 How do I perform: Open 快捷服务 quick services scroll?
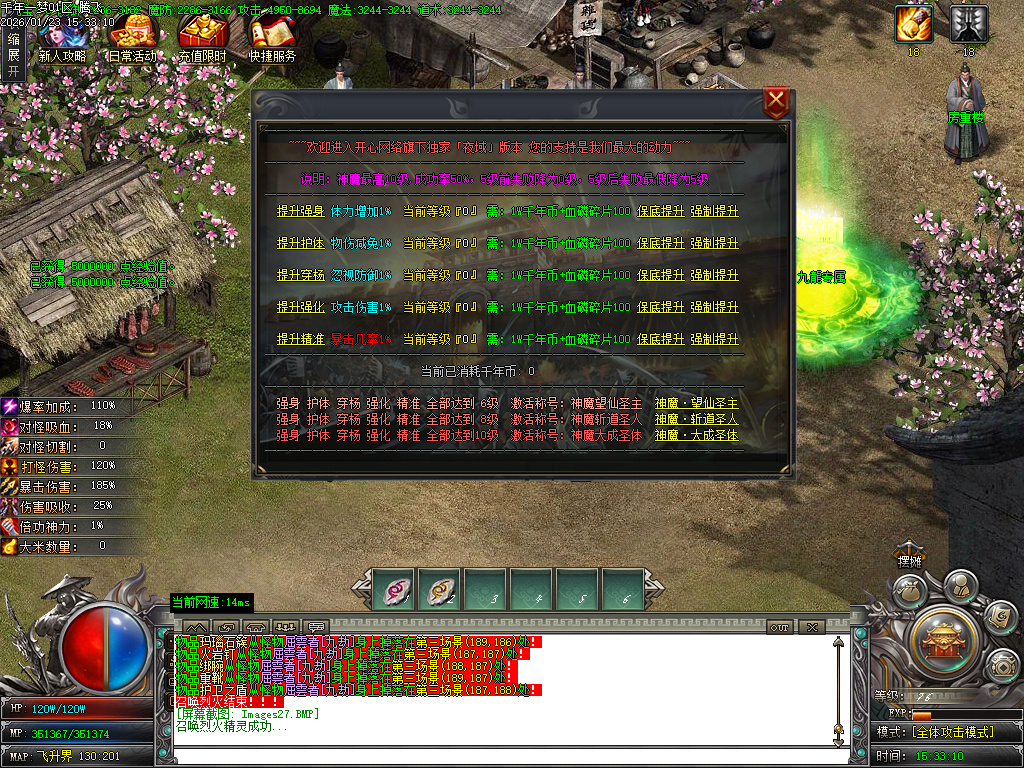pos(272,37)
